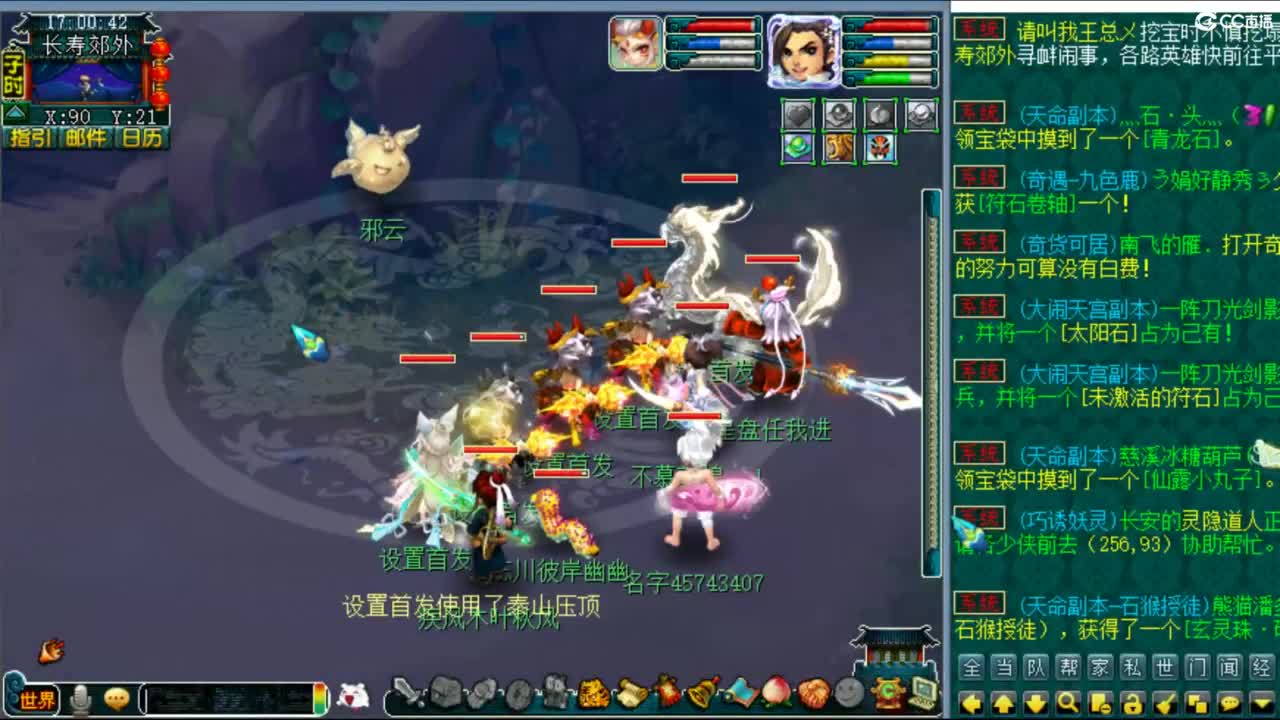Open the chat search with the magnifier icon
This screenshot has width=1280, height=720.
tap(1067, 702)
